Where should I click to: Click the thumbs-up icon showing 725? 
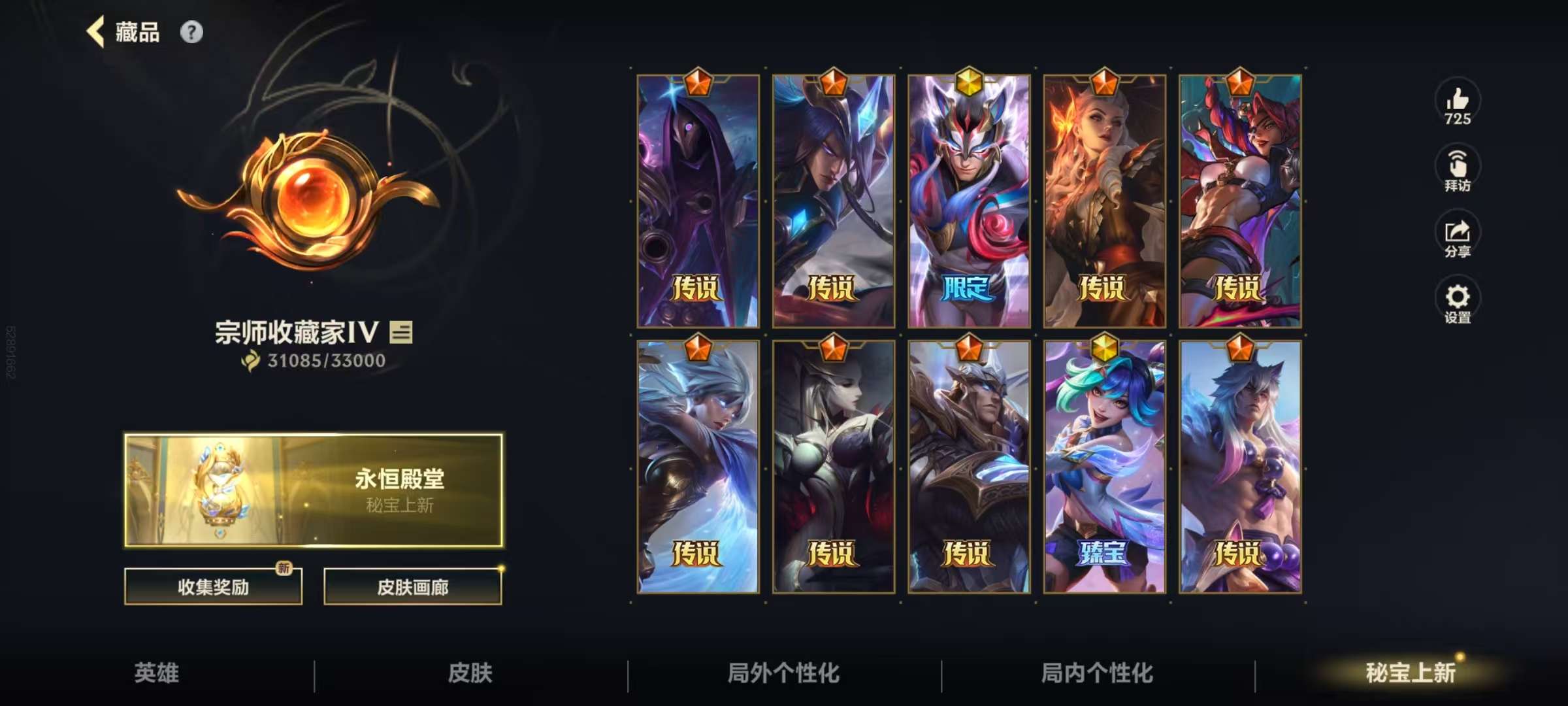(1457, 101)
